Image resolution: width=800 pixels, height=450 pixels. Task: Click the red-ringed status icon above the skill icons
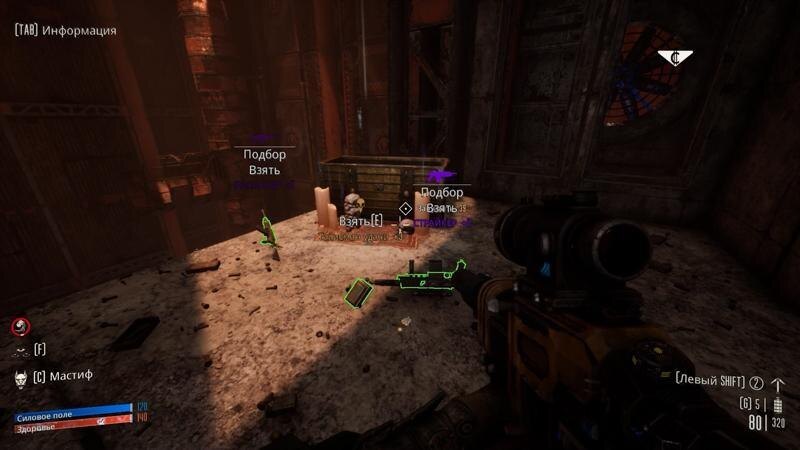[20, 326]
